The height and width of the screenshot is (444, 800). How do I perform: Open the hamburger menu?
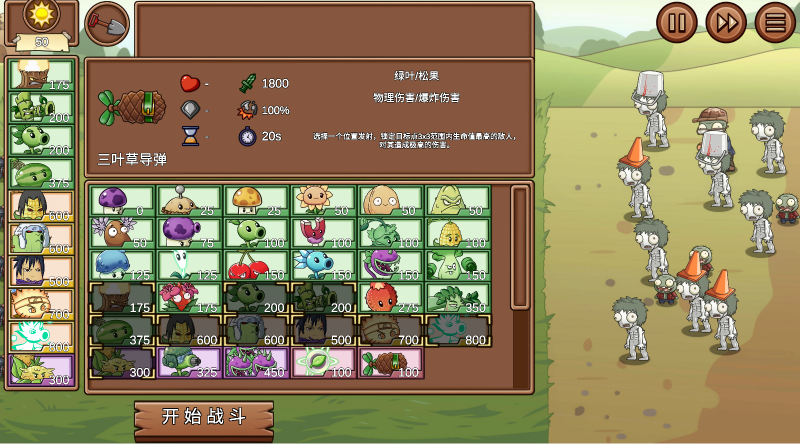pos(775,22)
